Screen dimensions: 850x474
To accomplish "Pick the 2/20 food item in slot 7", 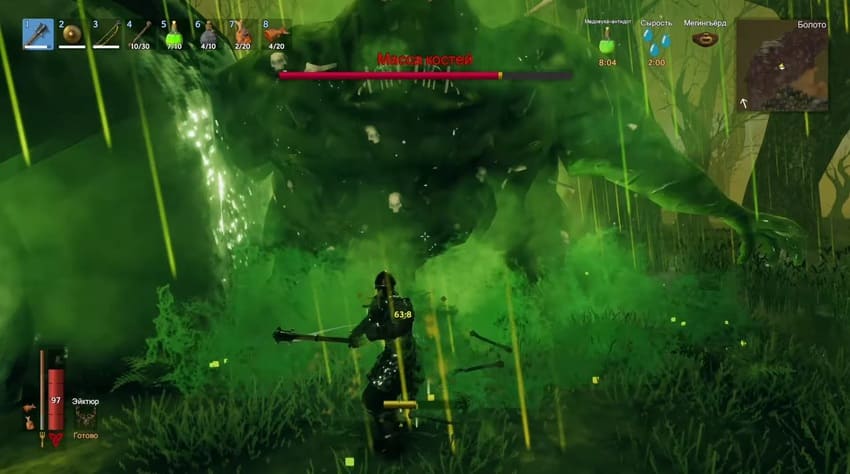I will (x=242, y=33).
